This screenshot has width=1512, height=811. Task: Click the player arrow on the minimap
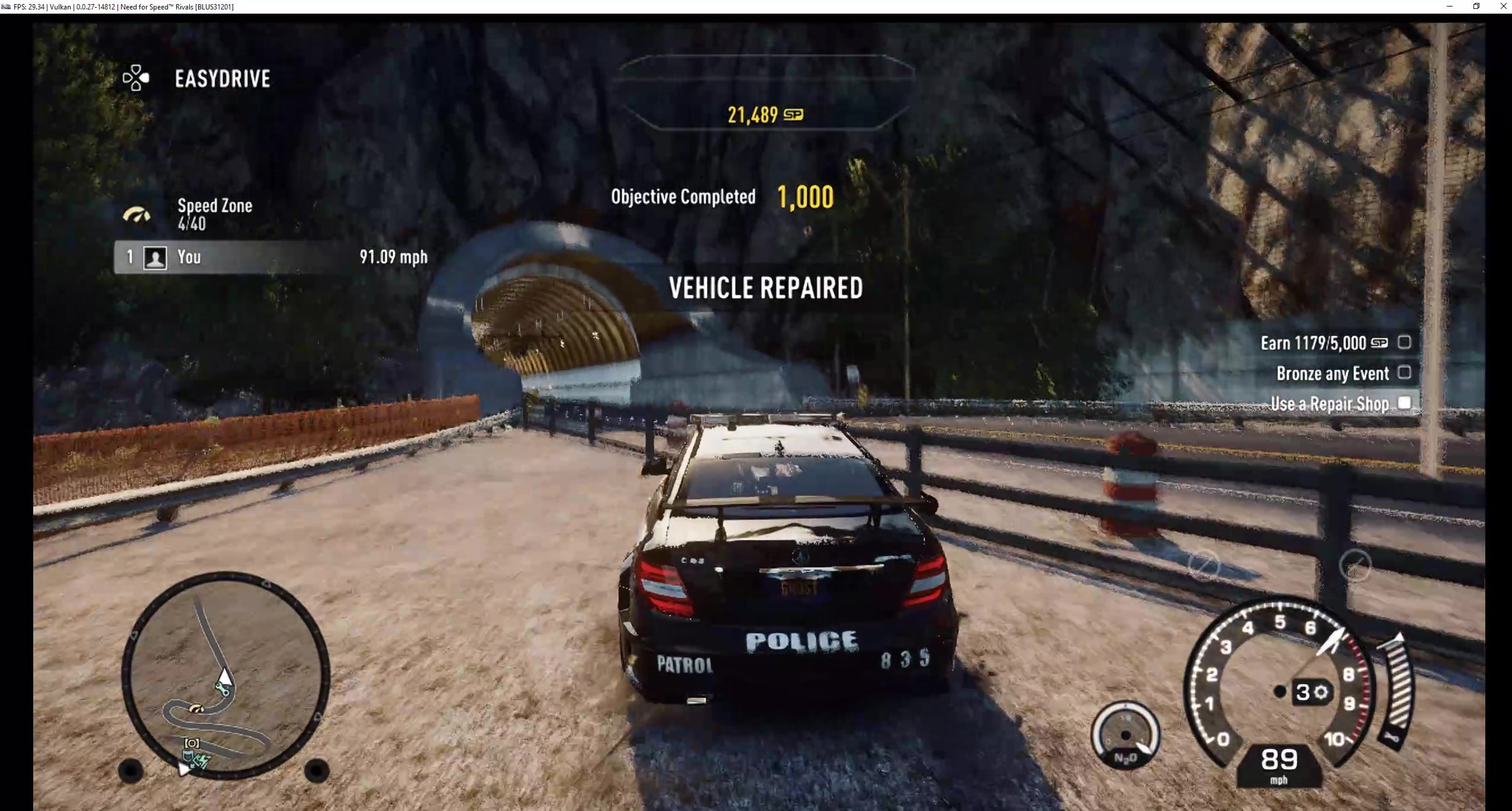pyautogui.click(x=225, y=678)
